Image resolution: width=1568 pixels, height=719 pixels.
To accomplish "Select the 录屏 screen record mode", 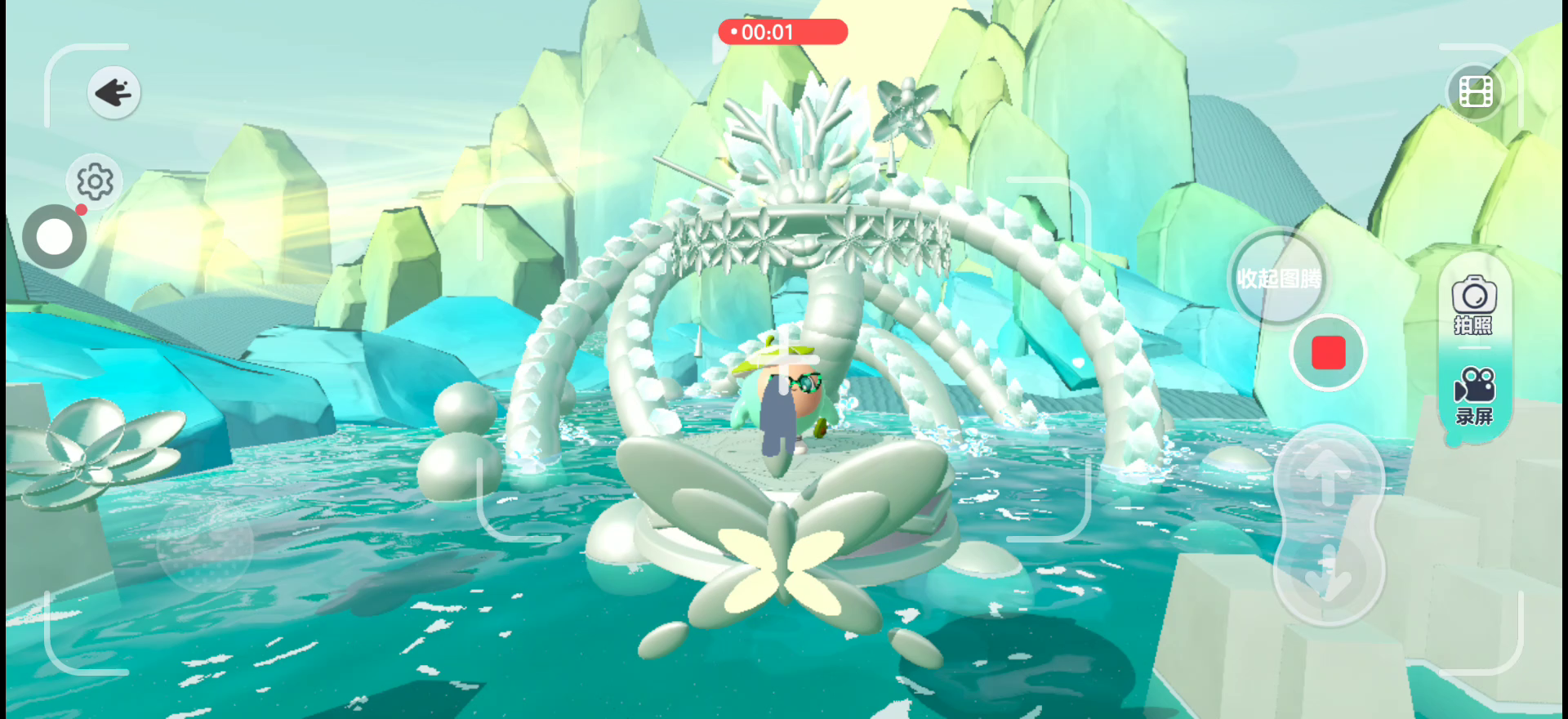I will [1473, 396].
